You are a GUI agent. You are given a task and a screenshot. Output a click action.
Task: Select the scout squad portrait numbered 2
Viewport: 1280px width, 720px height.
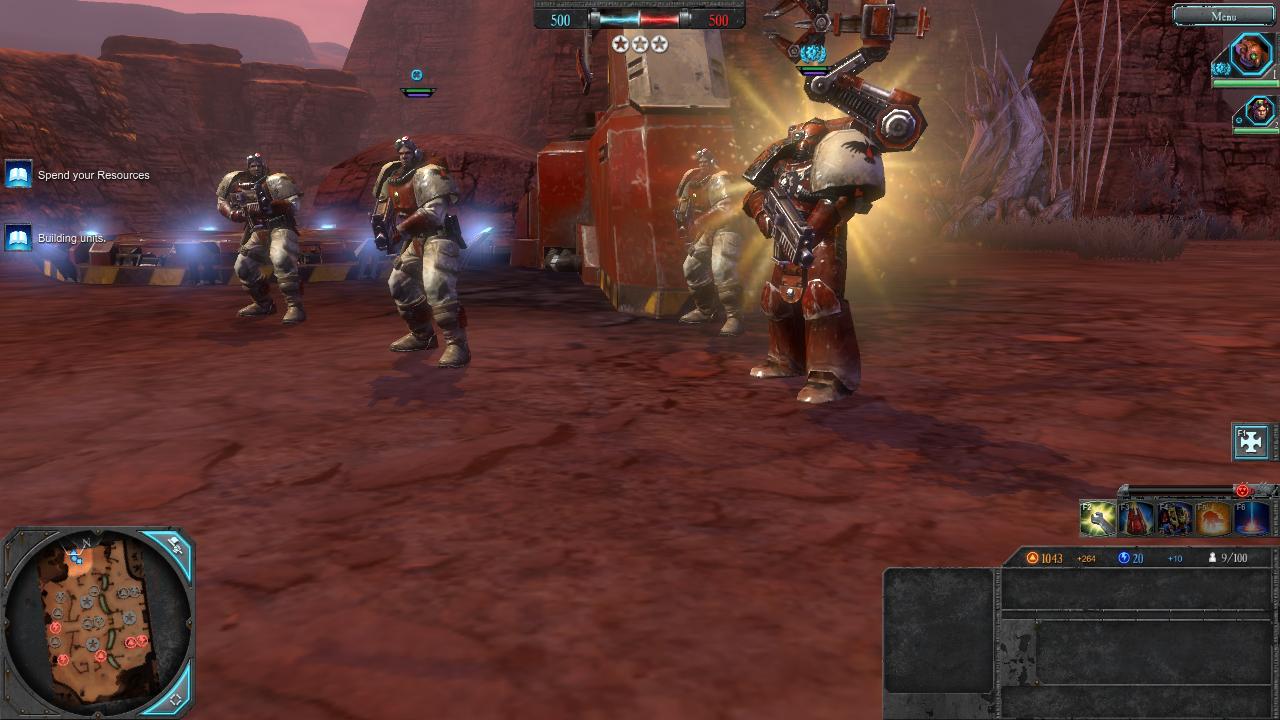click(x=1260, y=110)
